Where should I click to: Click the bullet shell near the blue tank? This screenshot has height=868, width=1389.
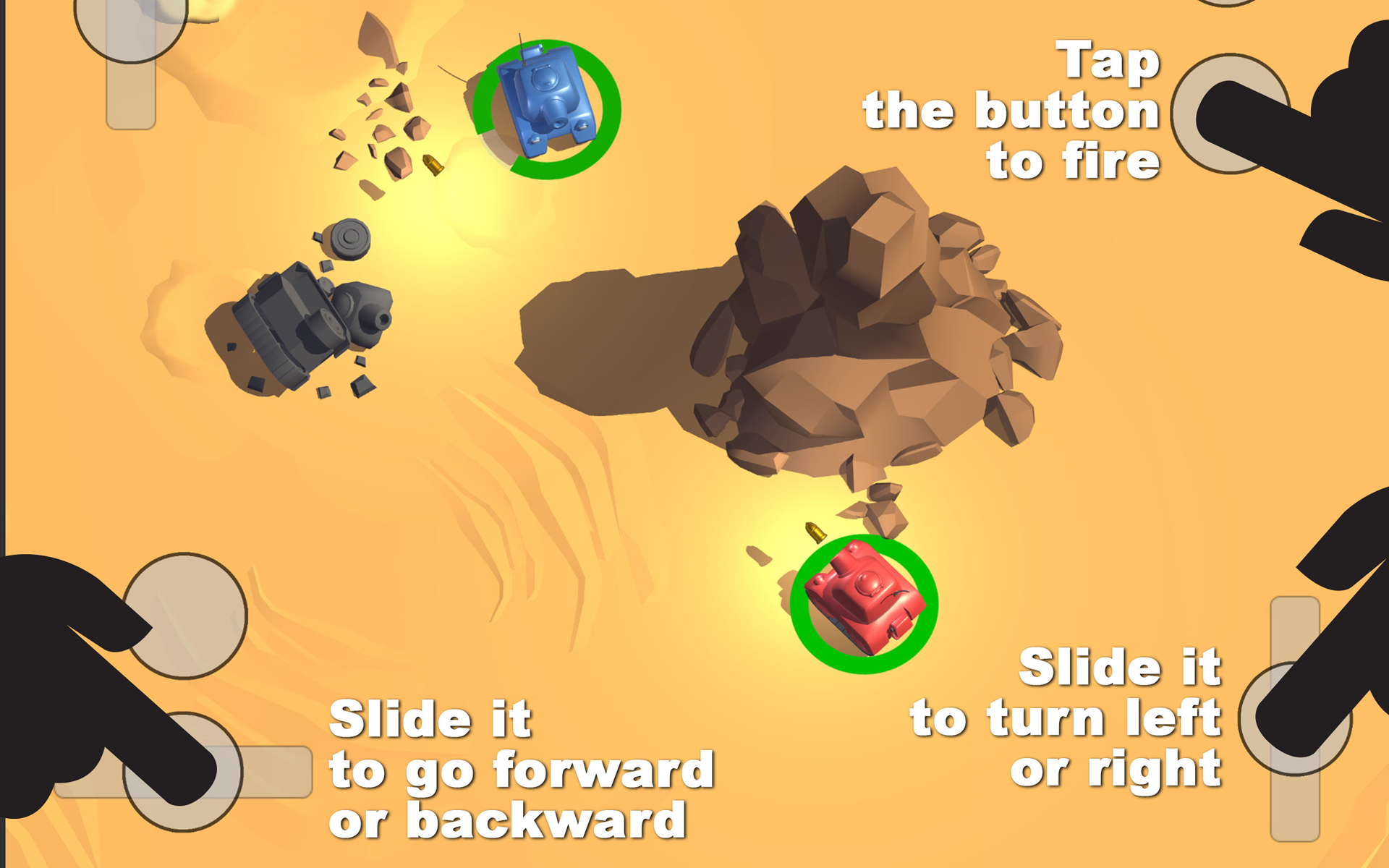(432, 166)
